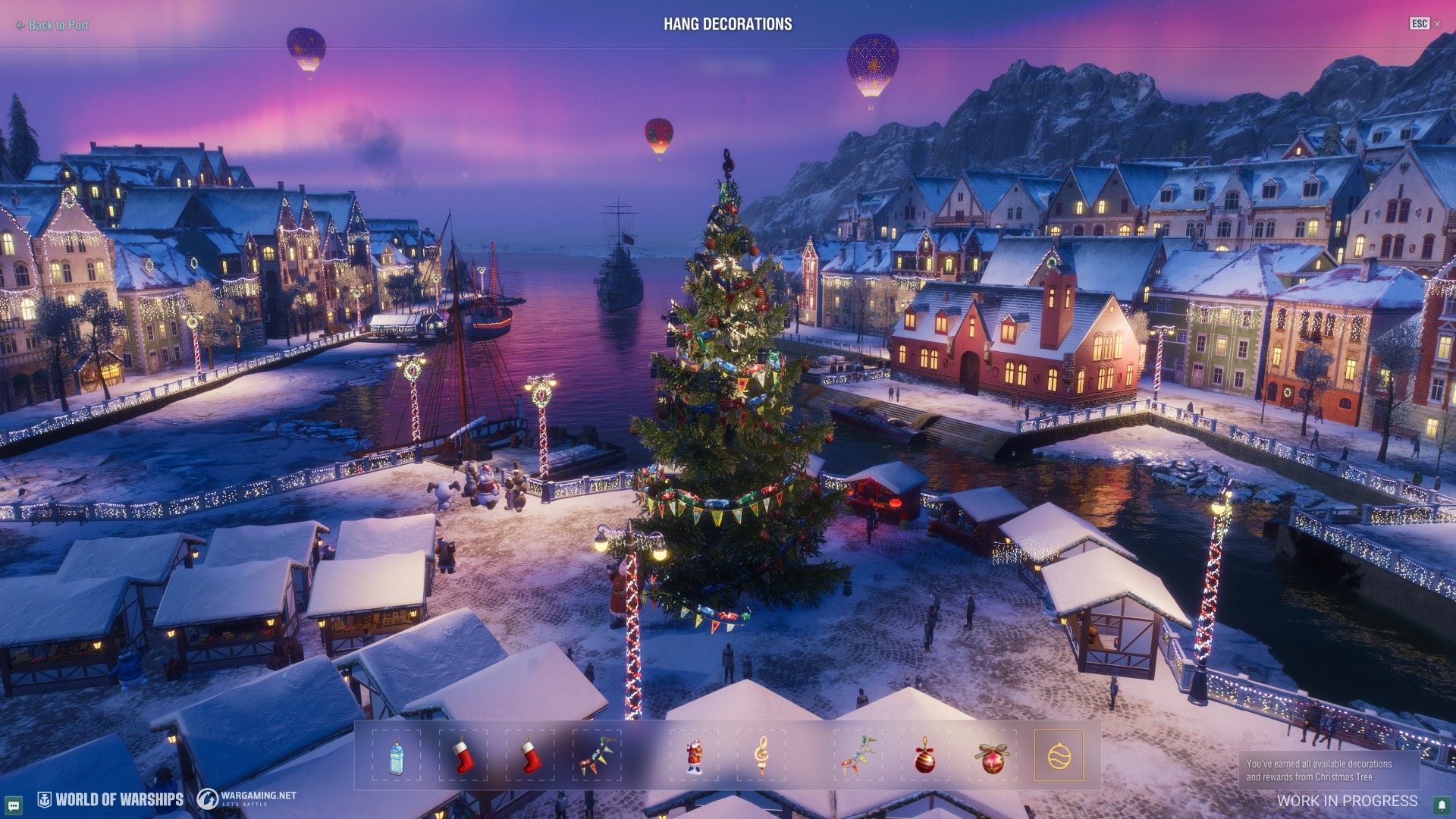Select the red striped bauble decoration
The image size is (1456, 819).
point(924,756)
